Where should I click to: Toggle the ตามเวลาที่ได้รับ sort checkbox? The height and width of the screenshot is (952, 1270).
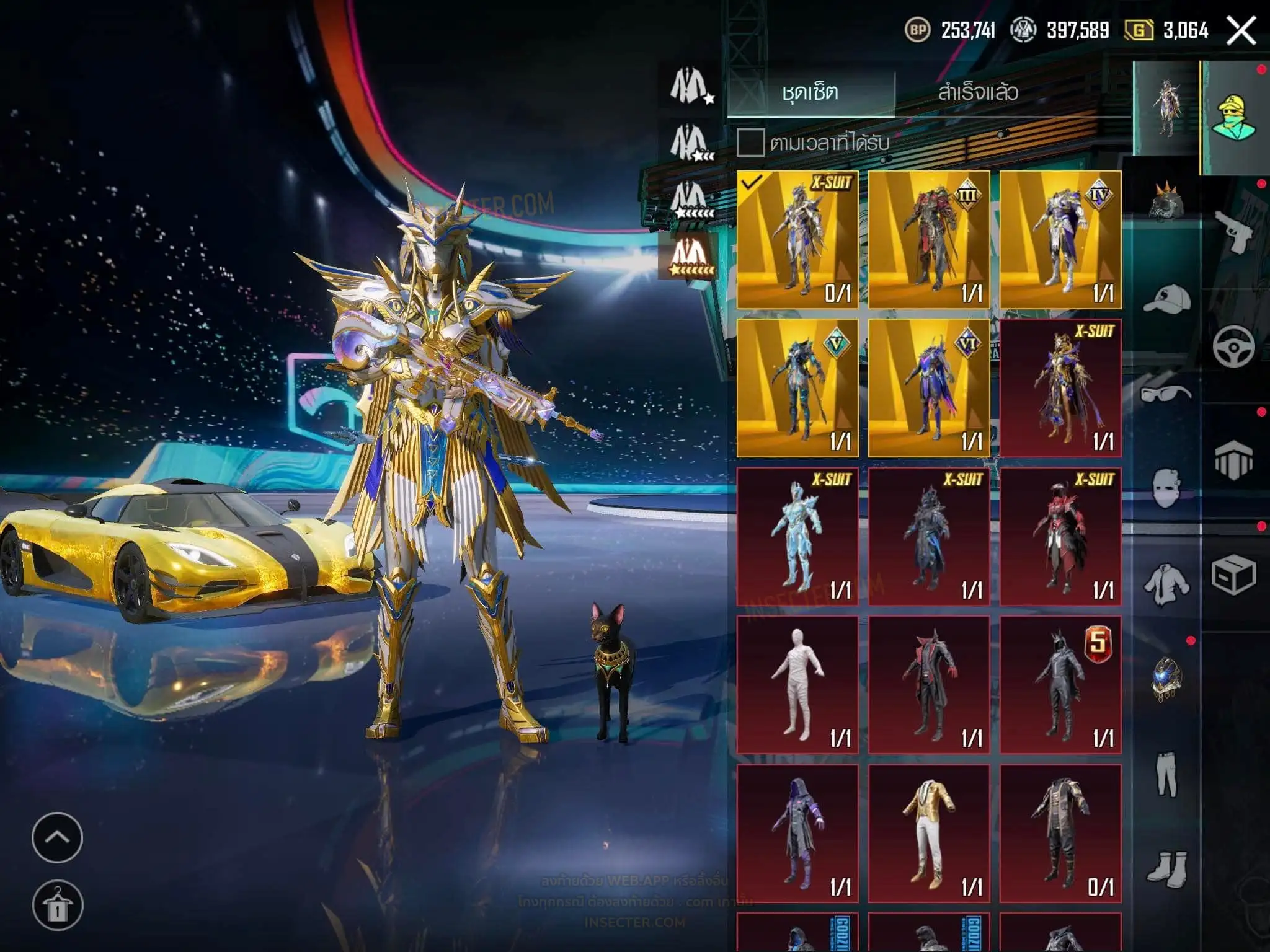750,143
